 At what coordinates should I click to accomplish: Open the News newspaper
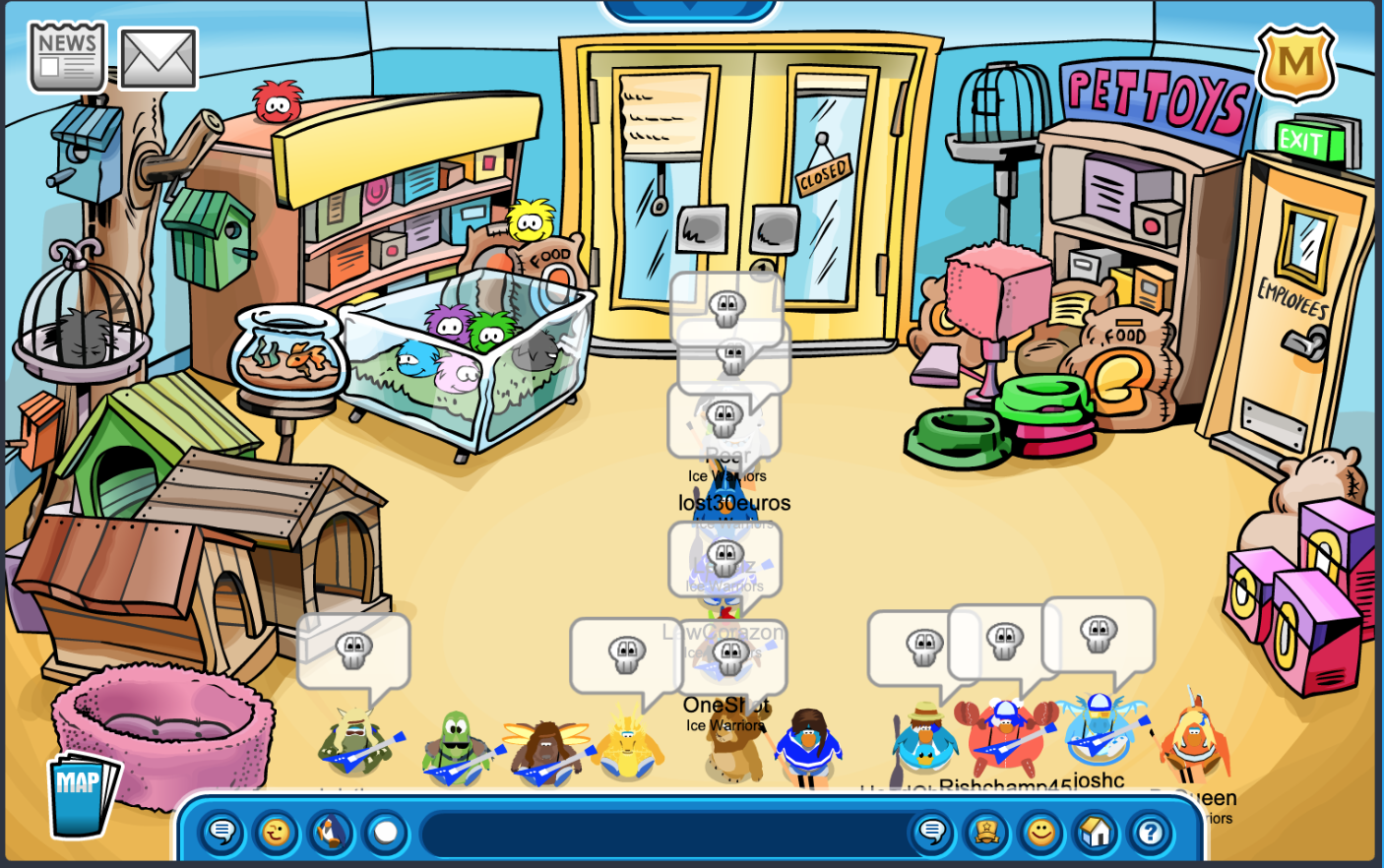tap(67, 58)
